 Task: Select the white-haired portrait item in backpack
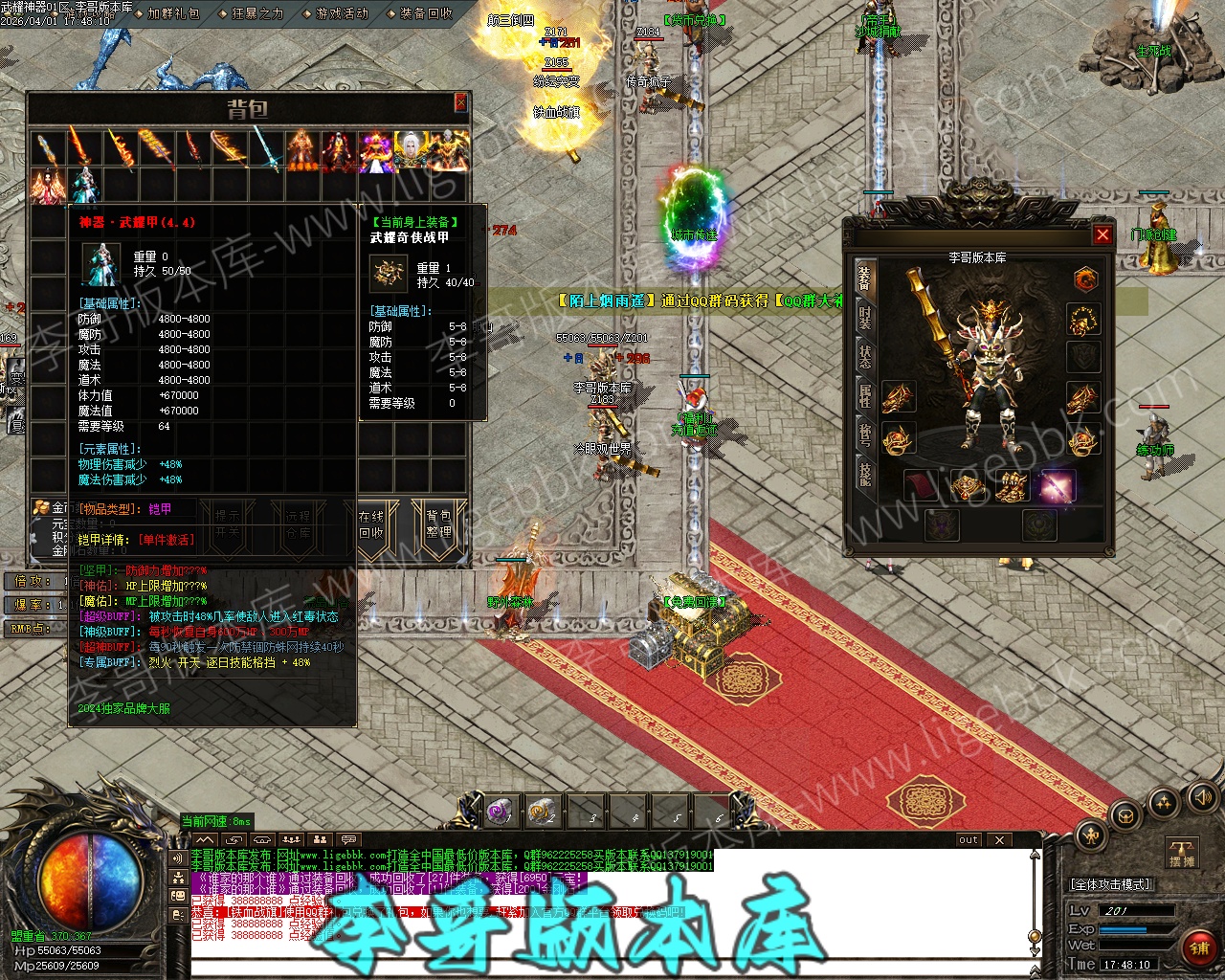point(412,152)
